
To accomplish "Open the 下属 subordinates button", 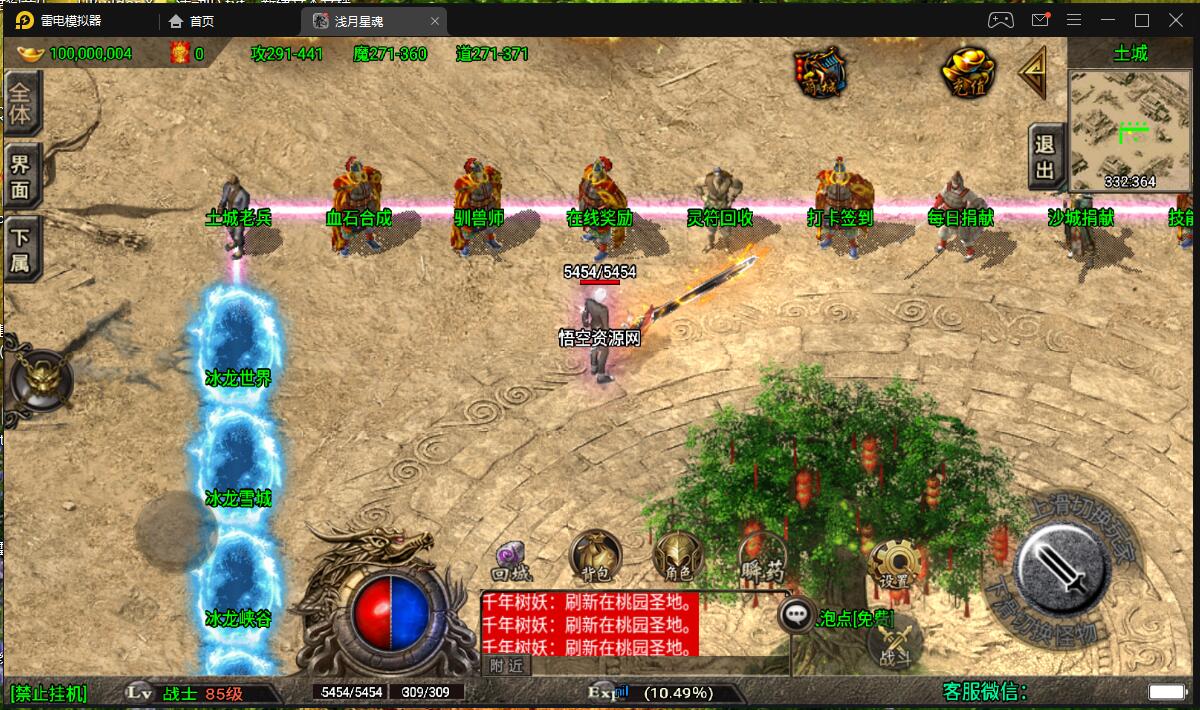I will 21,250.
